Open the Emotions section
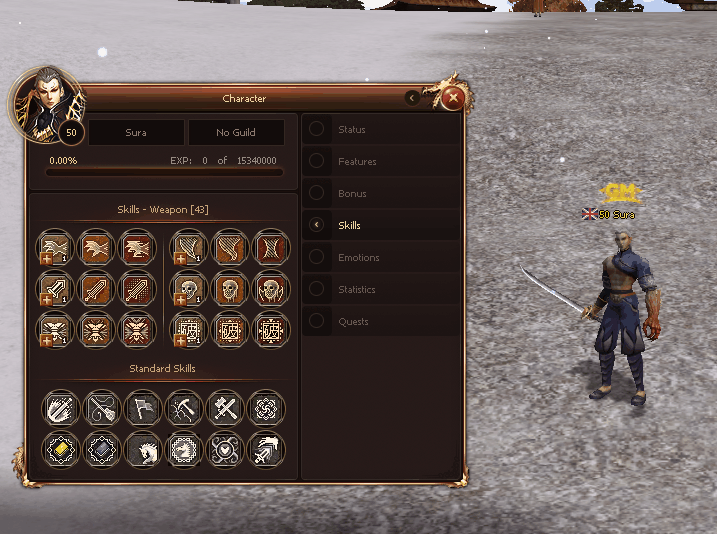This screenshot has height=534, width=717. click(358, 257)
